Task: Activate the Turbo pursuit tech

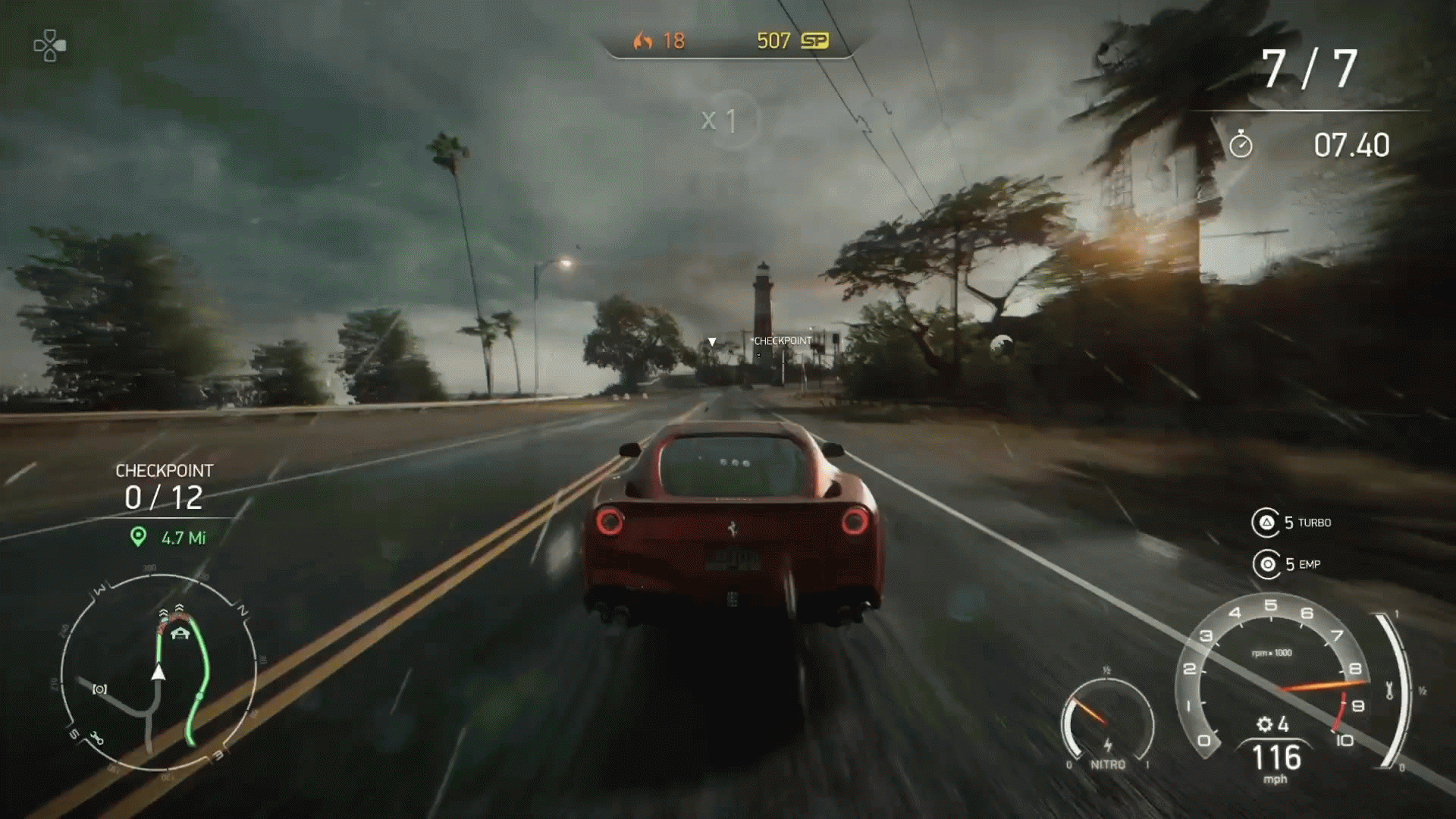Action: [1266, 522]
